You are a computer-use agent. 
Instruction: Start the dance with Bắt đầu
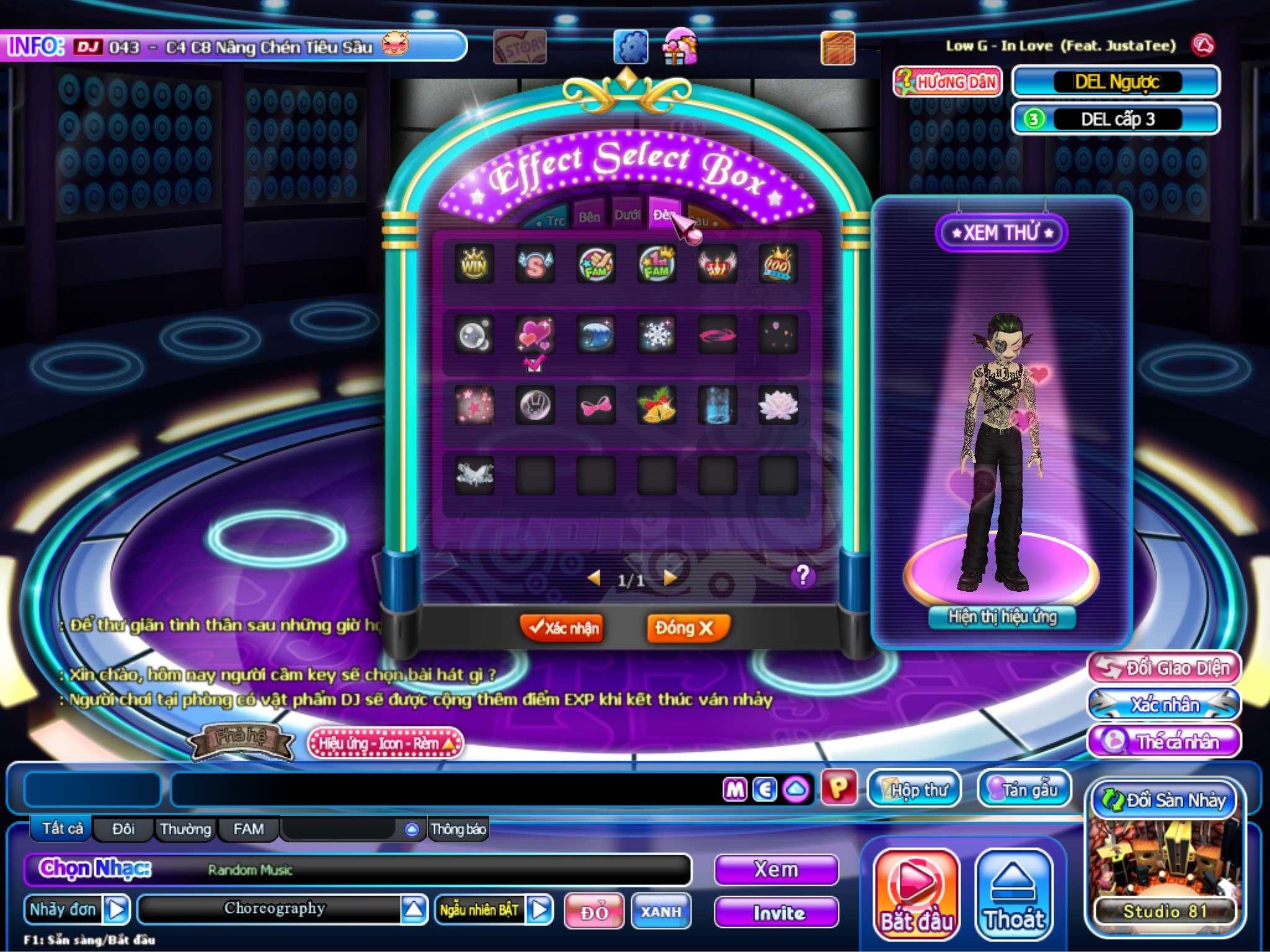click(x=916, y=893)
